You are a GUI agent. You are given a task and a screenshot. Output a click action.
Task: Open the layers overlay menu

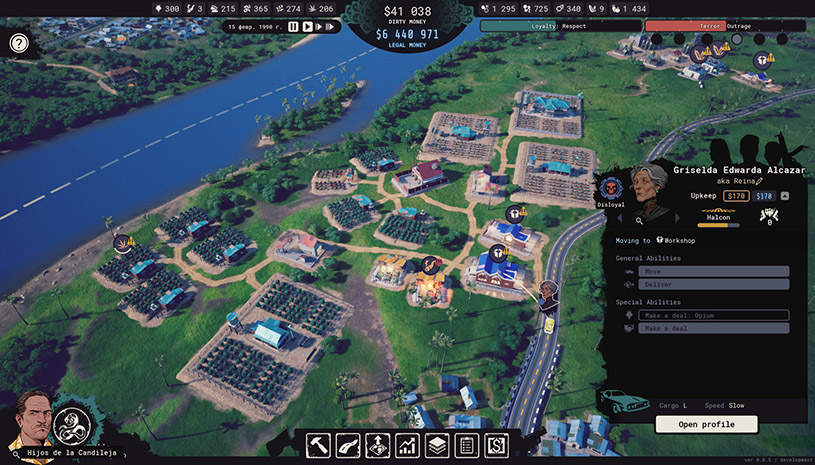click(x=436, y=445)
